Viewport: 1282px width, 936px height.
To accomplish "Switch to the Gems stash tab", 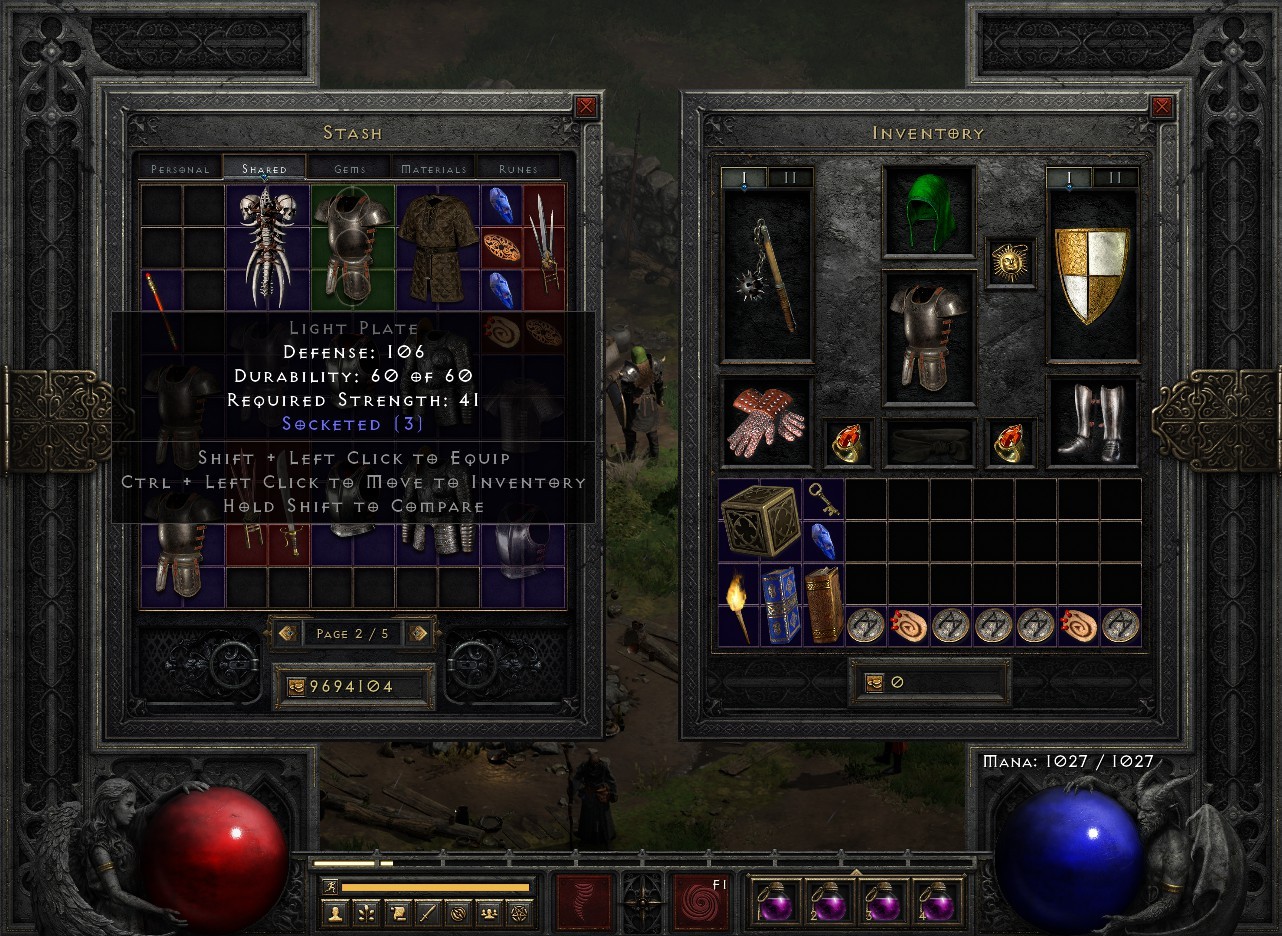I will coord(349,168).
